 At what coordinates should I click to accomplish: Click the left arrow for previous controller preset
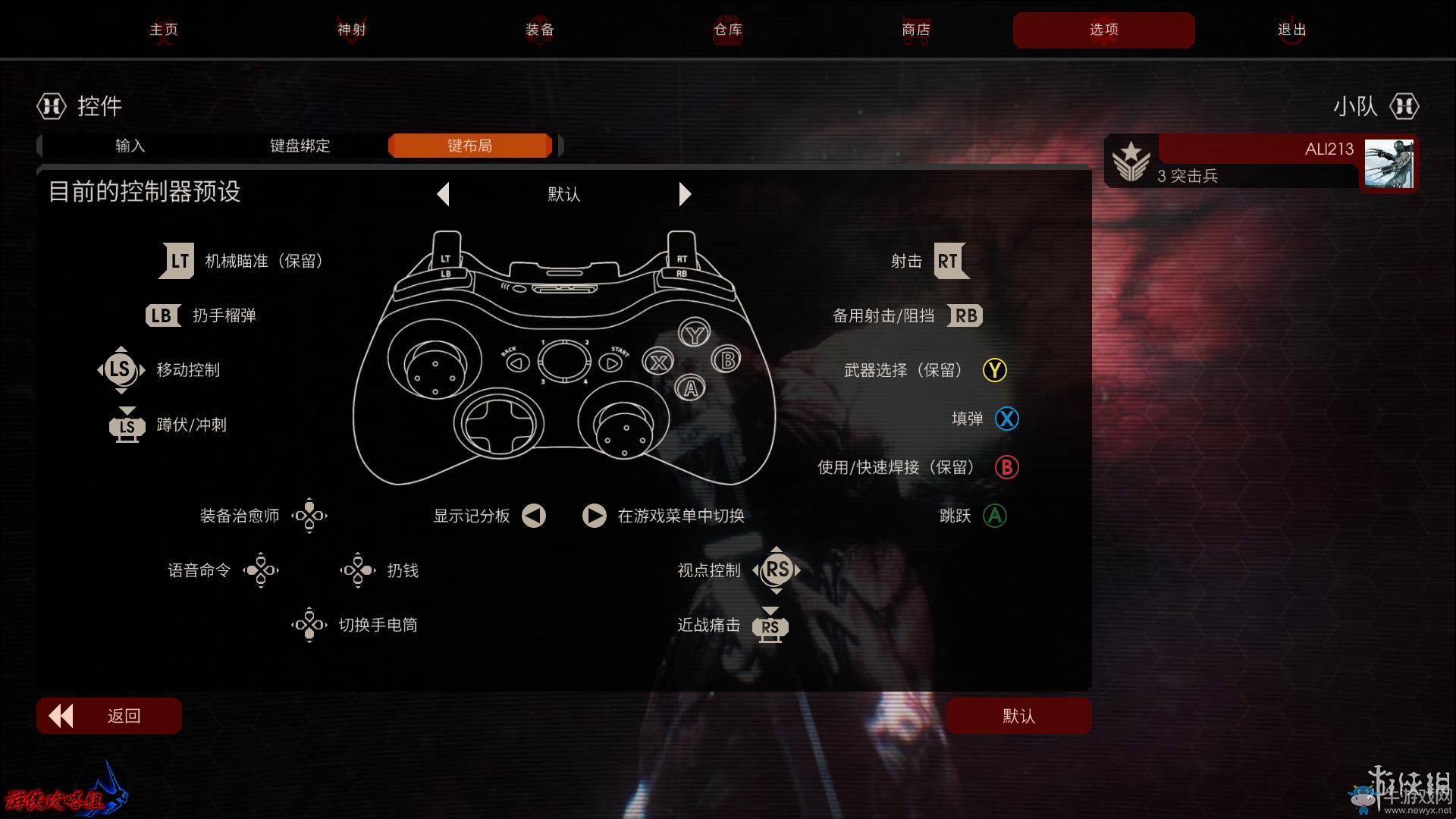coord(444,194)
